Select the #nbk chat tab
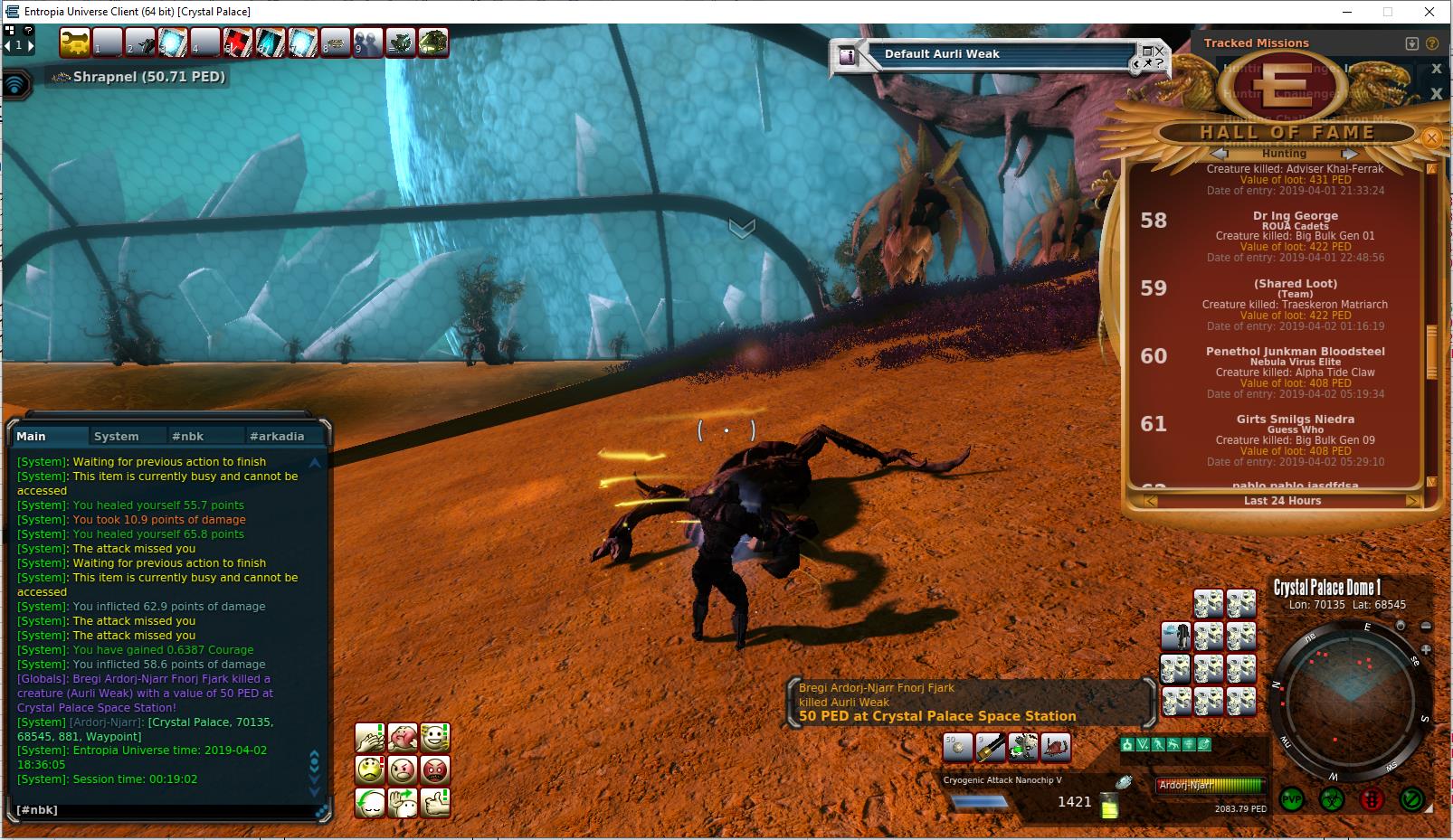Viewport: 1453px width, 840px height. [187, 436]
